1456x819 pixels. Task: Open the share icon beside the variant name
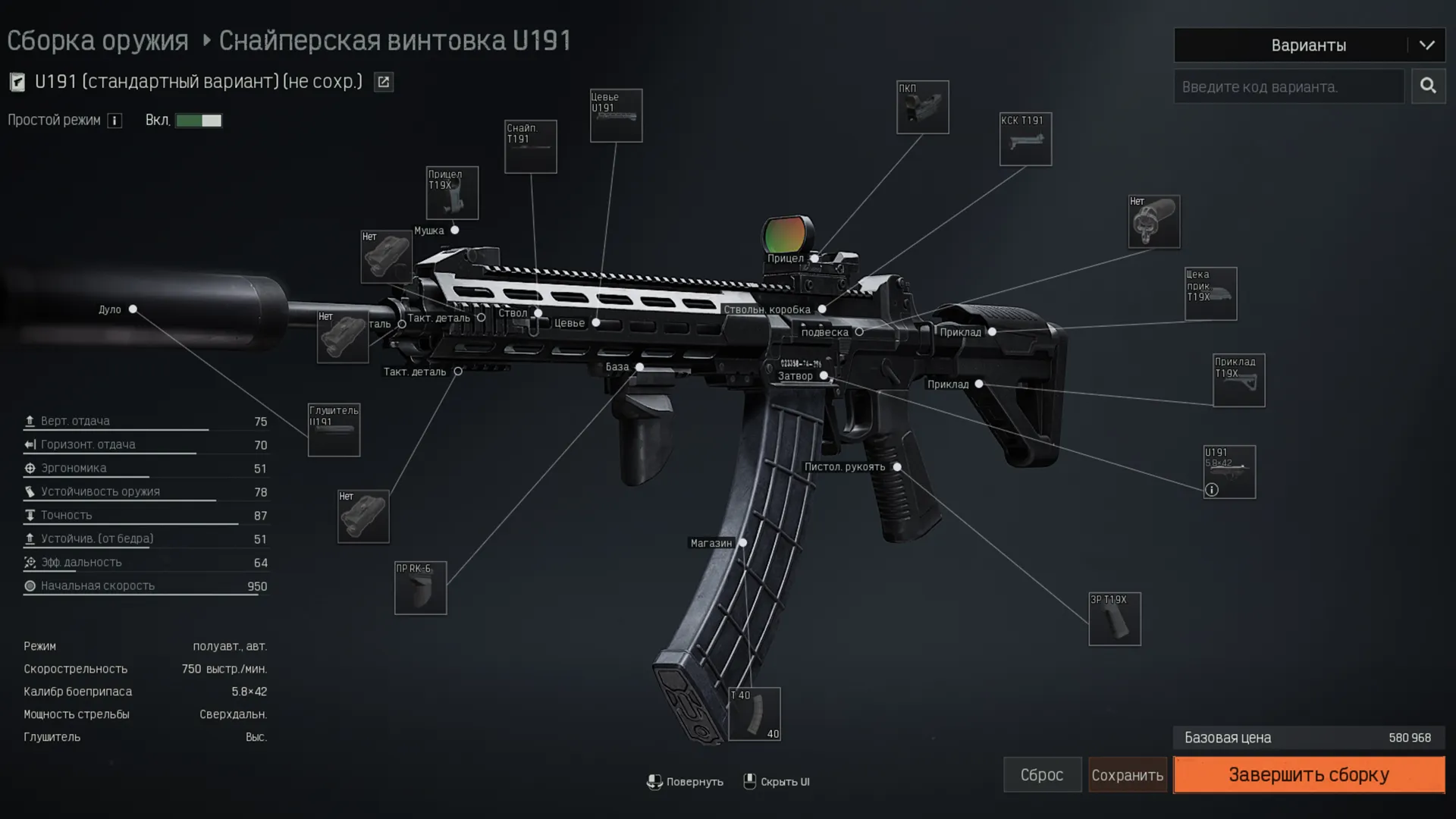384,82
